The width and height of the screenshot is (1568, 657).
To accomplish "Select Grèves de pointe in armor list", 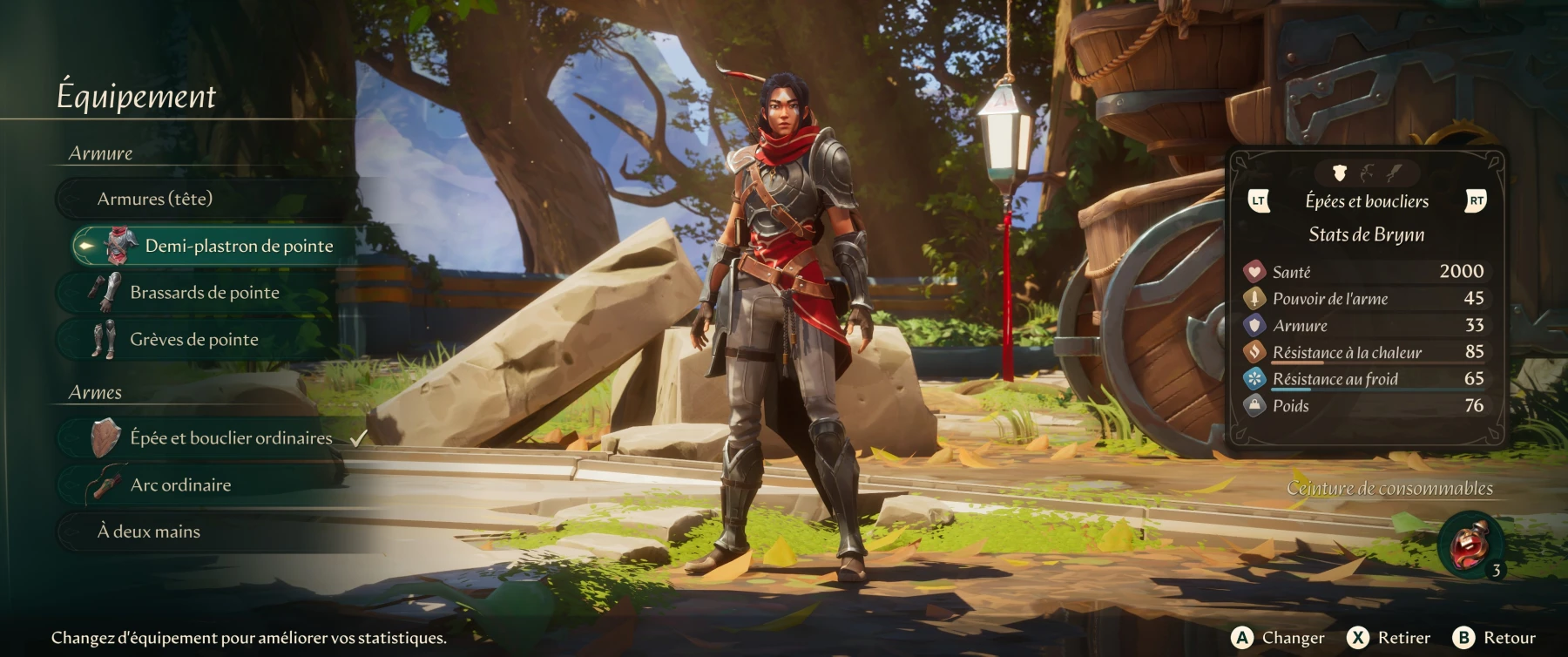I will point(193,340).
